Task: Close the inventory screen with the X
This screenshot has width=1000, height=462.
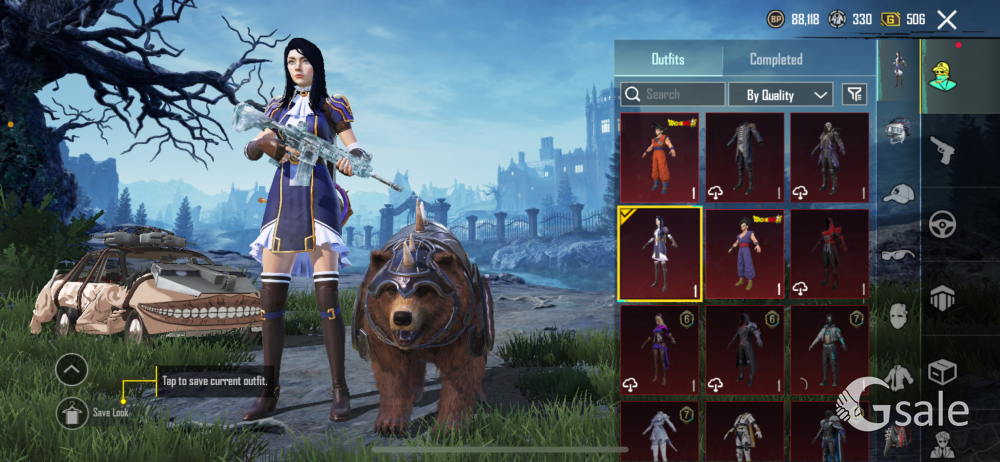Action: (x=946, y=19)
